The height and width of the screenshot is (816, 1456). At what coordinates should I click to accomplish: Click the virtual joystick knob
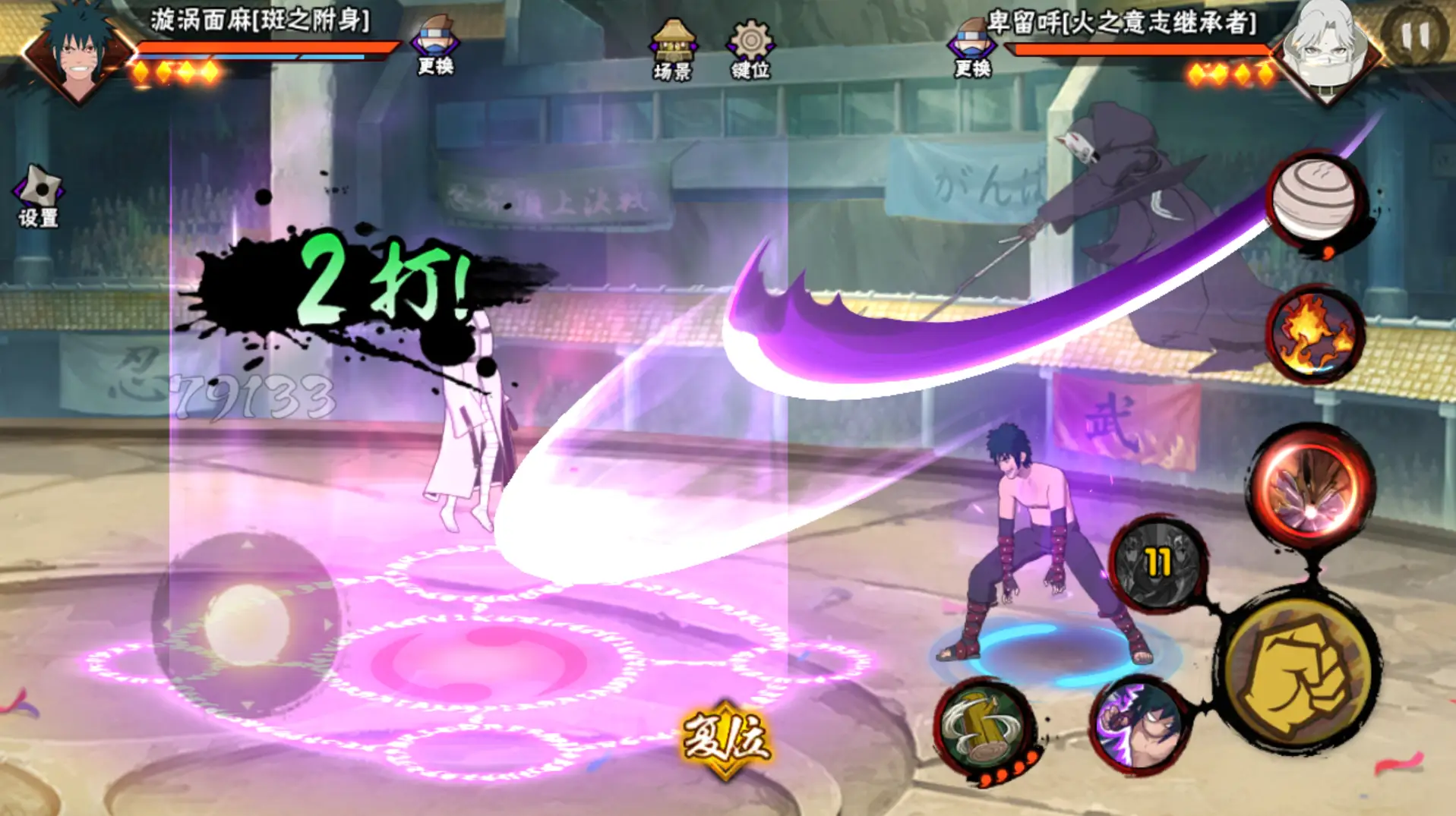[247, 624]
